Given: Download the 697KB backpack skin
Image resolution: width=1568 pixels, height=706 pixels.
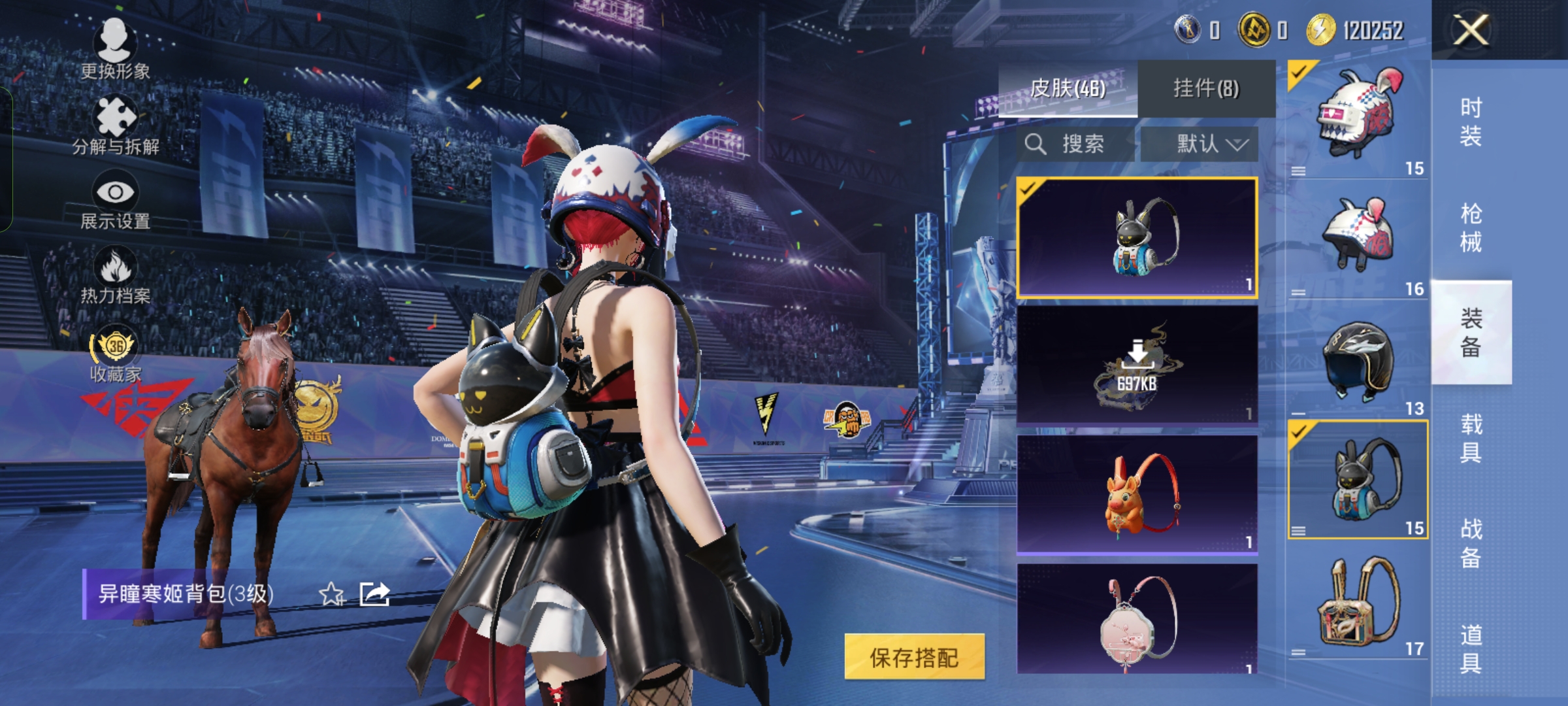Looking at the screenshot, I should point(1137,365).
